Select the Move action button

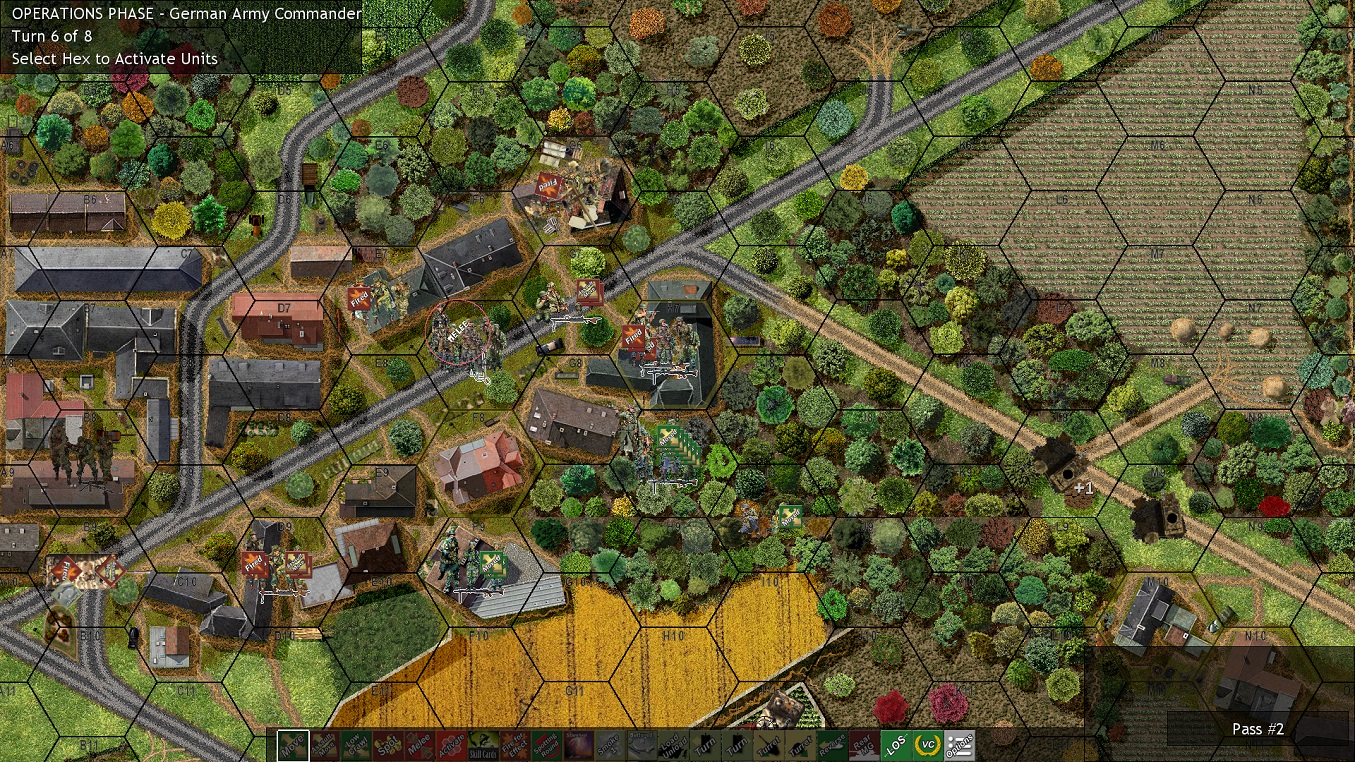click(x=293, y=746)
